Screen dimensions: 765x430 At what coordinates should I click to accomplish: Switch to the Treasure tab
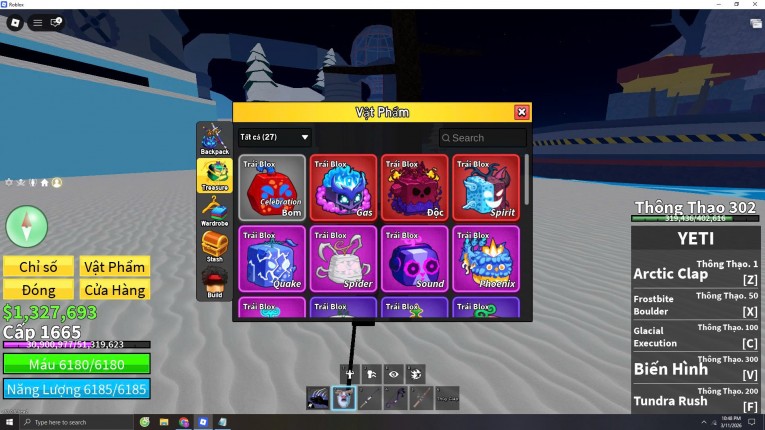click(x=214, y=174)
